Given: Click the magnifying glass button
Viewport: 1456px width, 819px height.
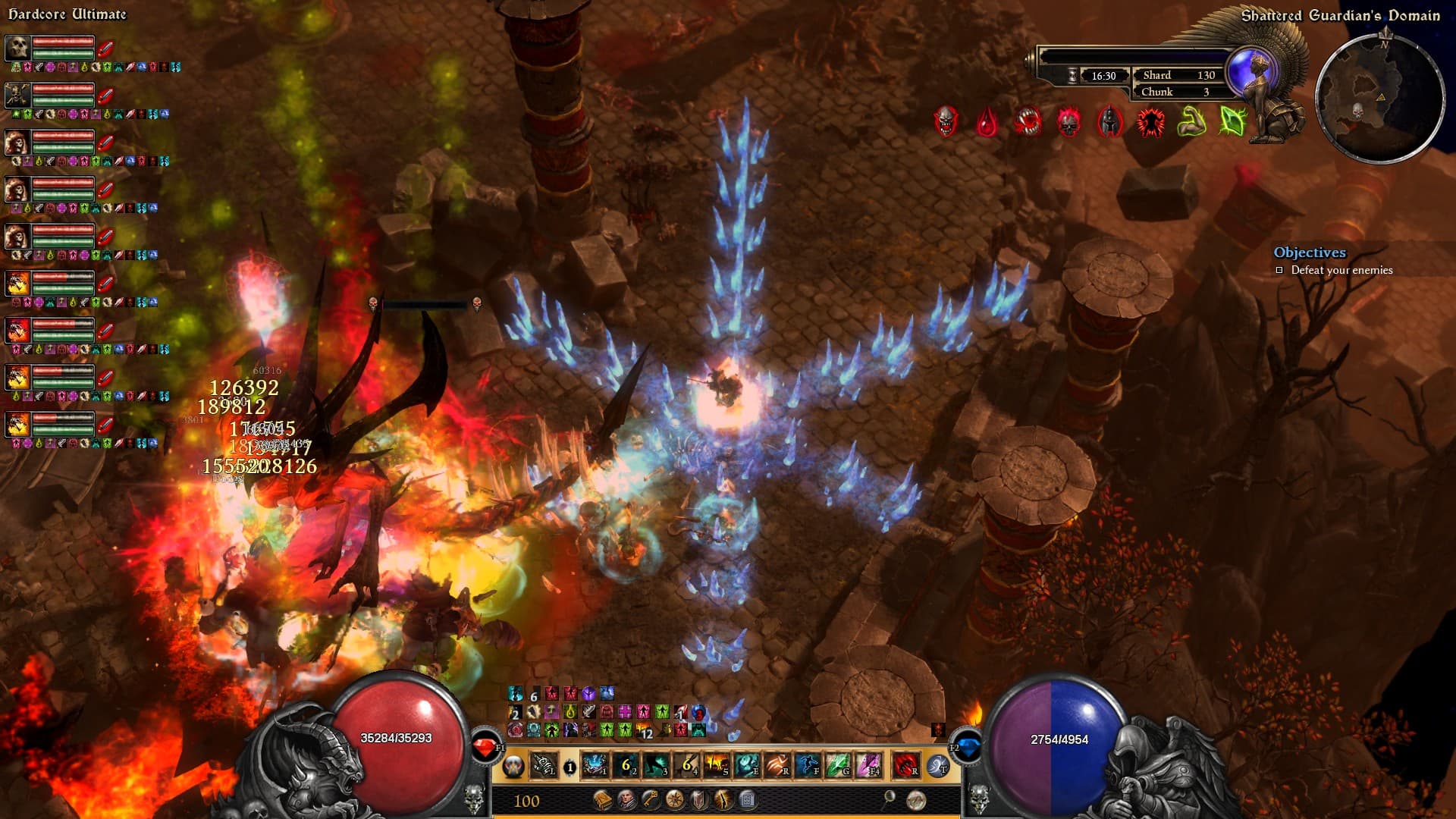Looking at the screenshot, I should coord(890,798).
